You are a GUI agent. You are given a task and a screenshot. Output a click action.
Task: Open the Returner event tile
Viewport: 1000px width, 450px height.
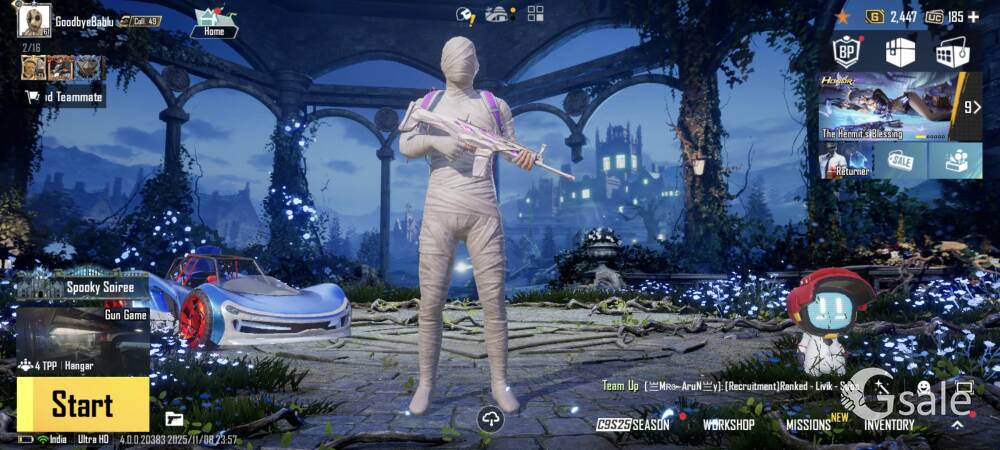click(845, 160)
